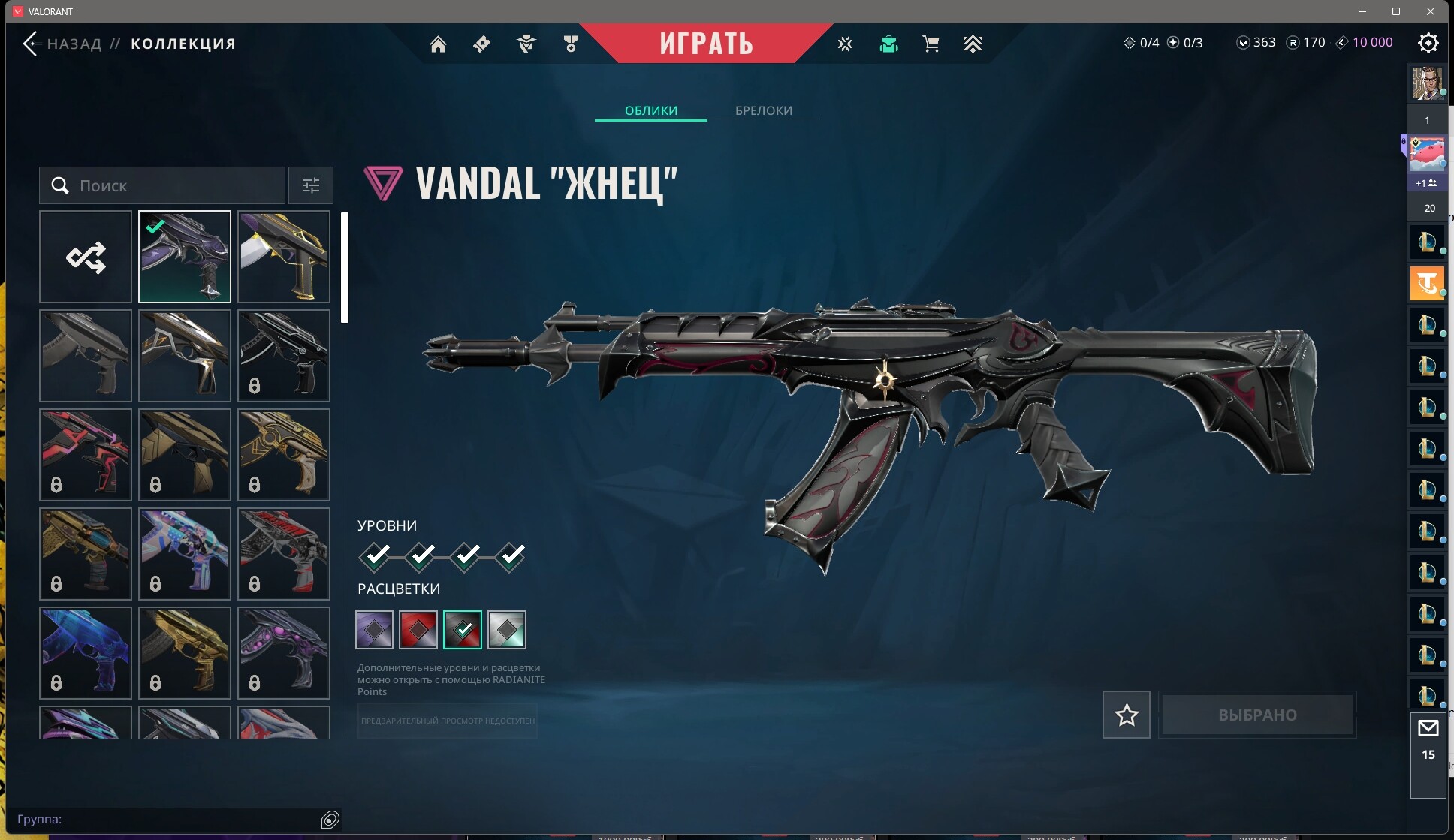The image size is (1454, 840).
Task: Open the search filter options icon
Action: pos(310,185)
